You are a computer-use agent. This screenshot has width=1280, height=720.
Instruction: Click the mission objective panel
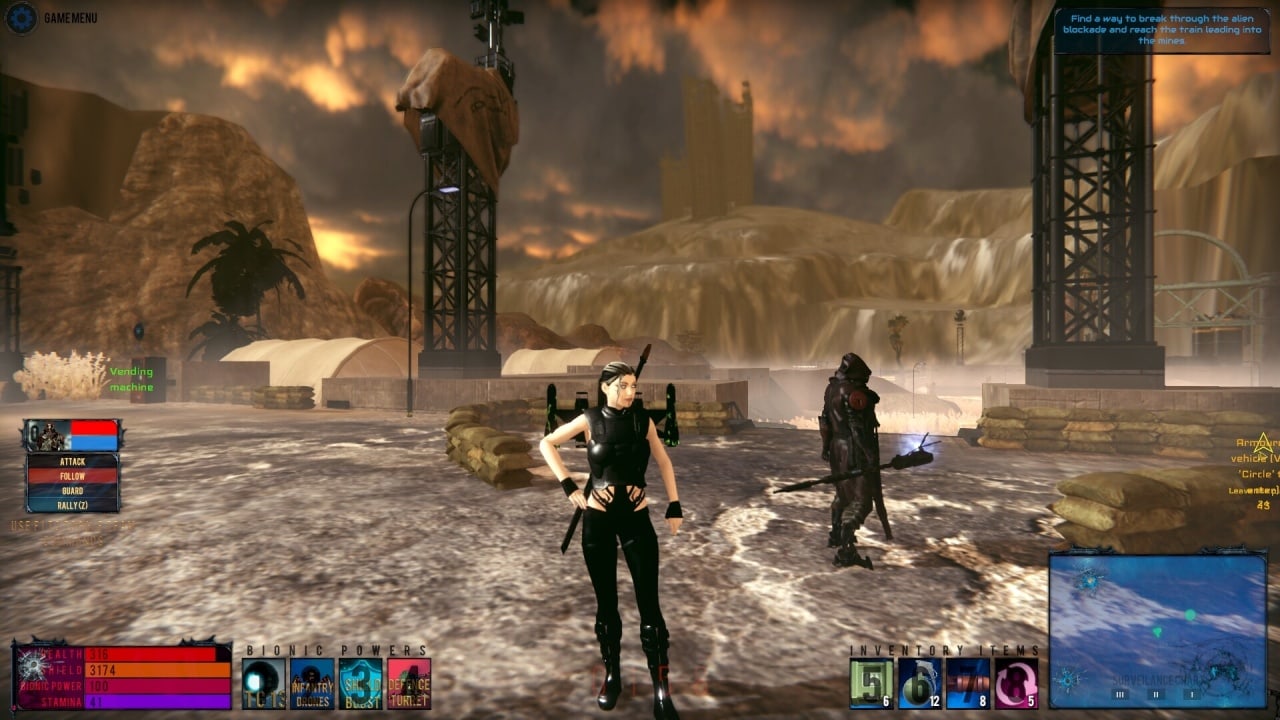click(x=1161, y=29)
